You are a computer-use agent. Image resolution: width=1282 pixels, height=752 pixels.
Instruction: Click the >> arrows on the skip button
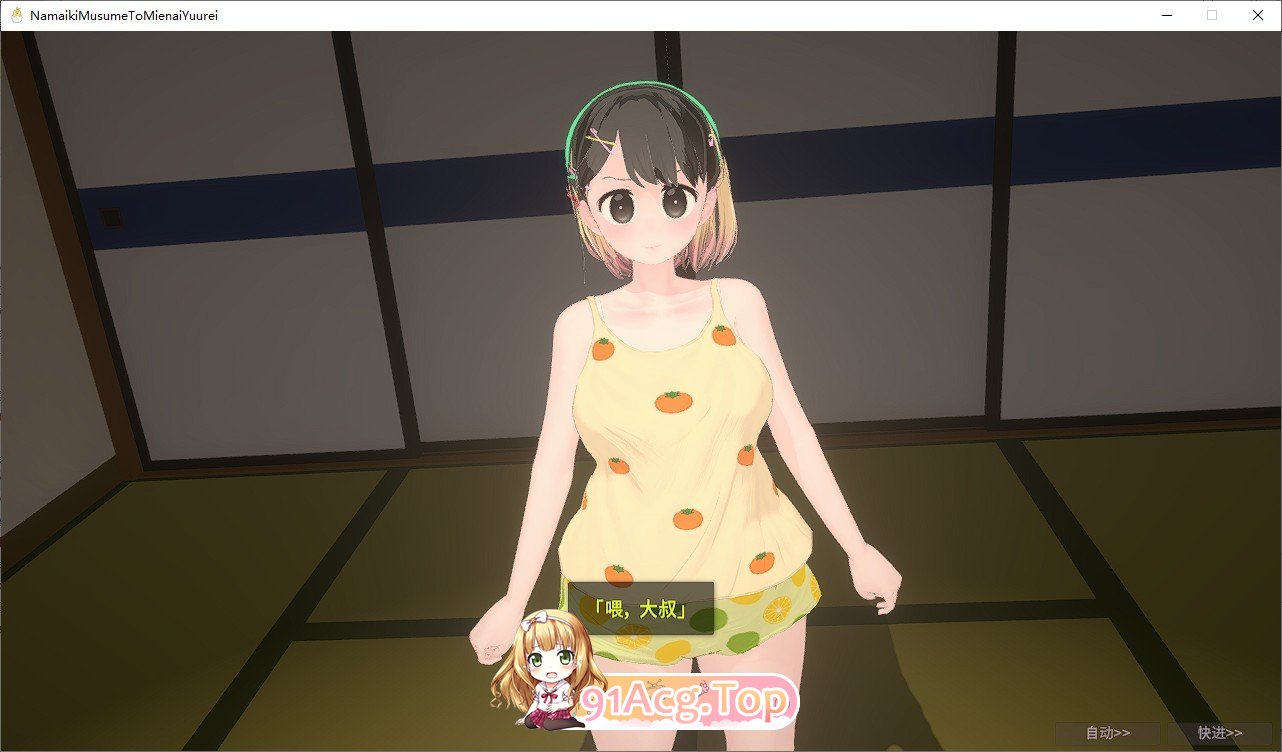(1234, 732)
